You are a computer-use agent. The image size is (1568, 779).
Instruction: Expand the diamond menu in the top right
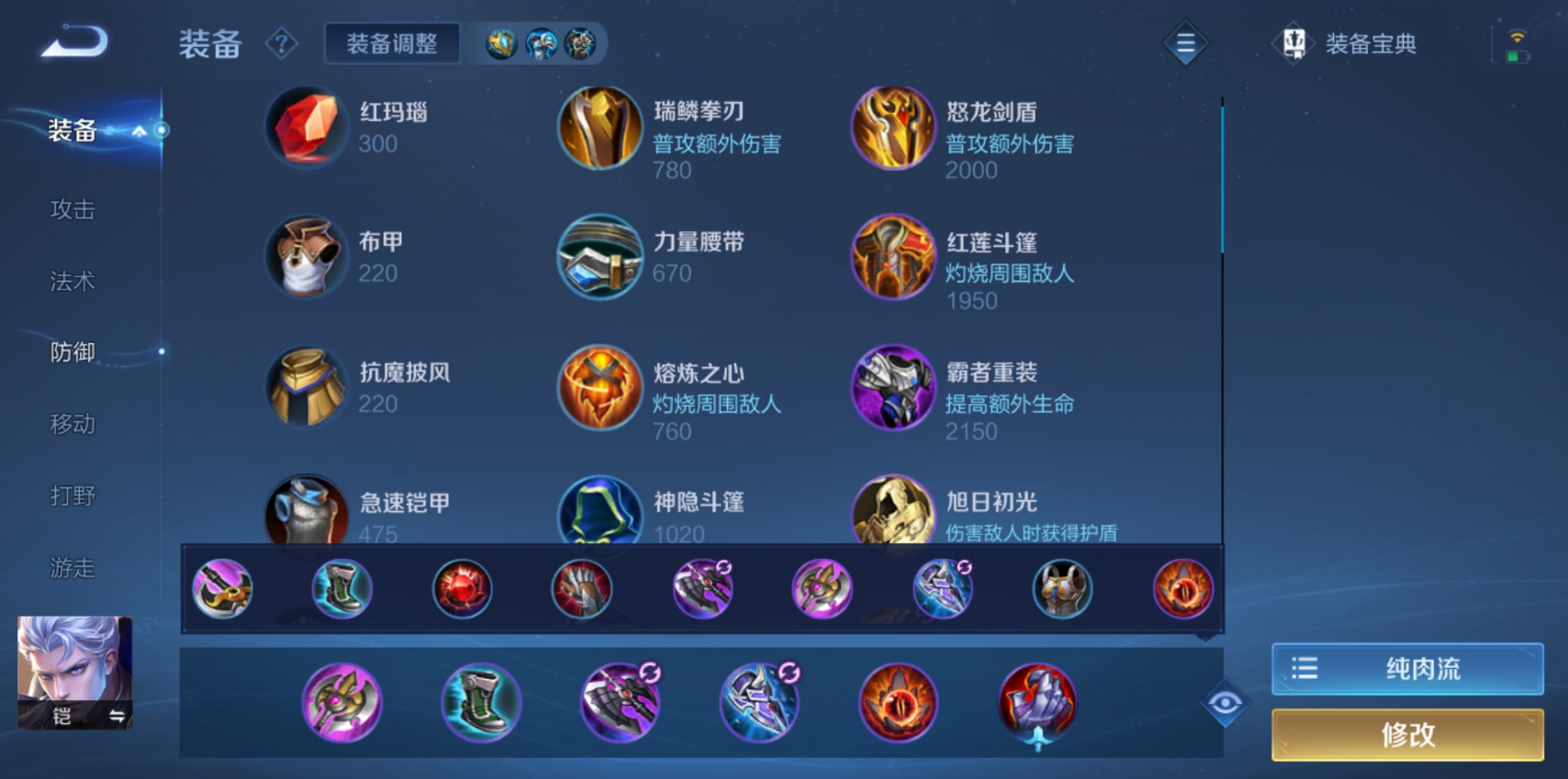1184,42
